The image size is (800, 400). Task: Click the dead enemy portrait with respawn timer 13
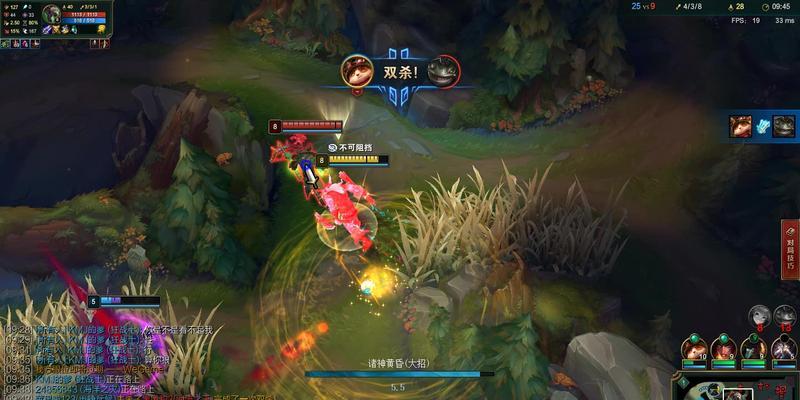click(786, 316)
